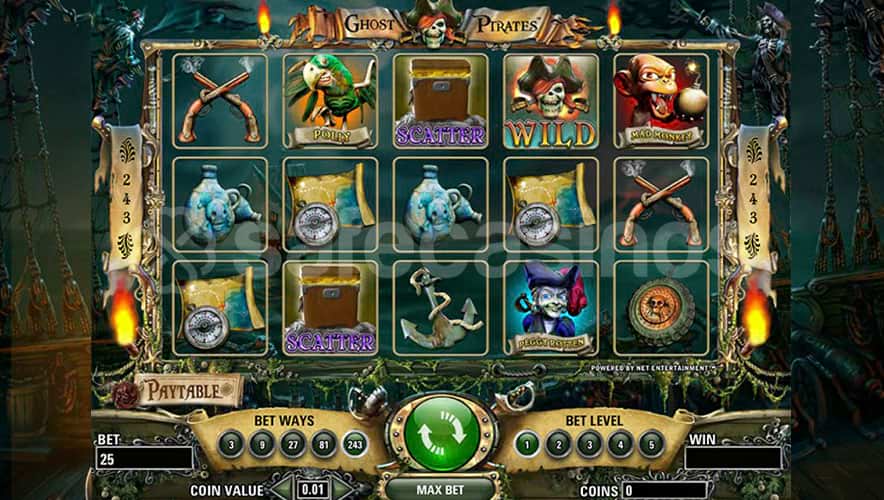884x500 pixels.
Task: Select bet level 3
Action: coord(589,444)
